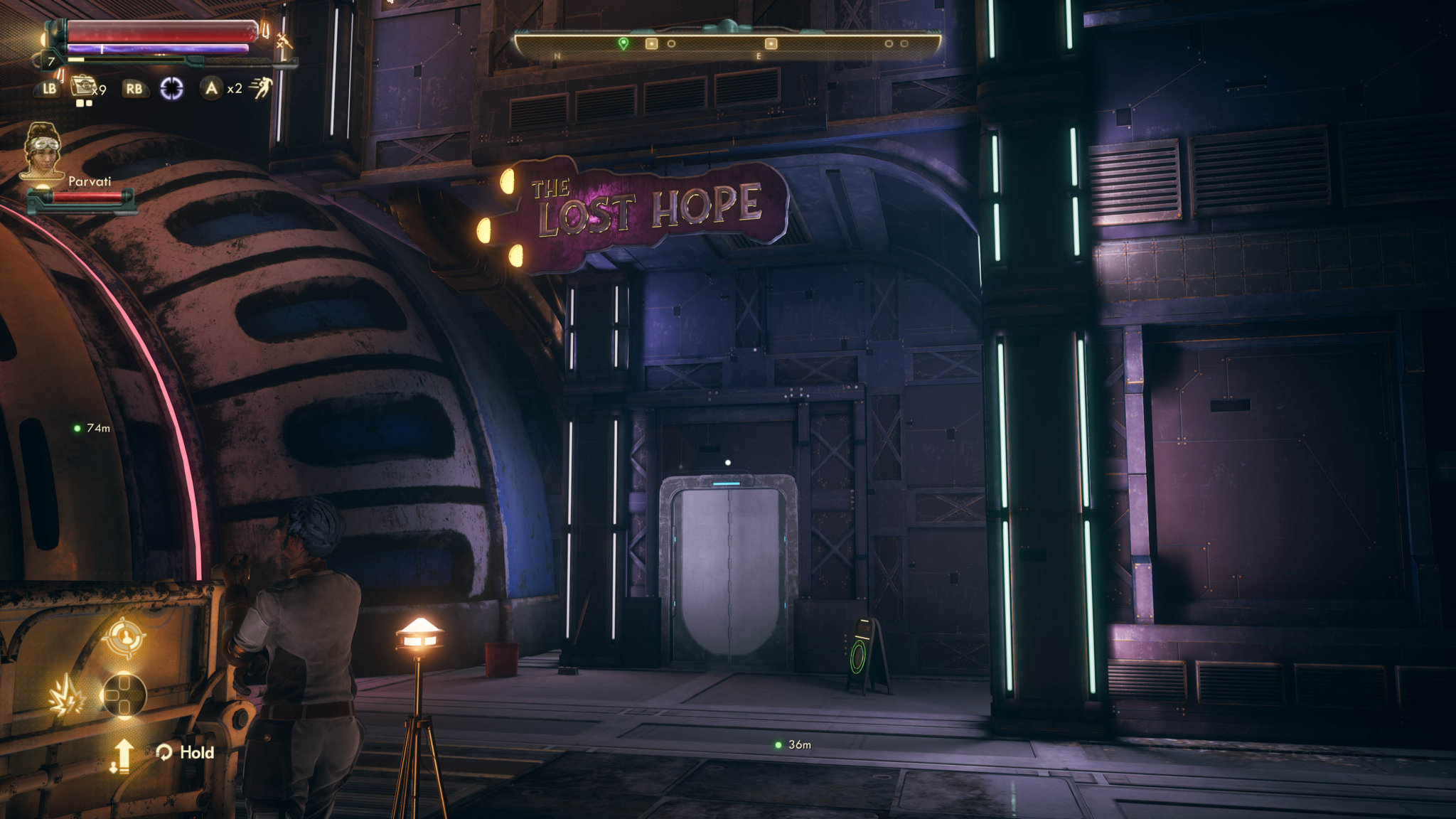1456x819 pixels.
Task: Click the compass bar at the top
Action: point(727,45)
